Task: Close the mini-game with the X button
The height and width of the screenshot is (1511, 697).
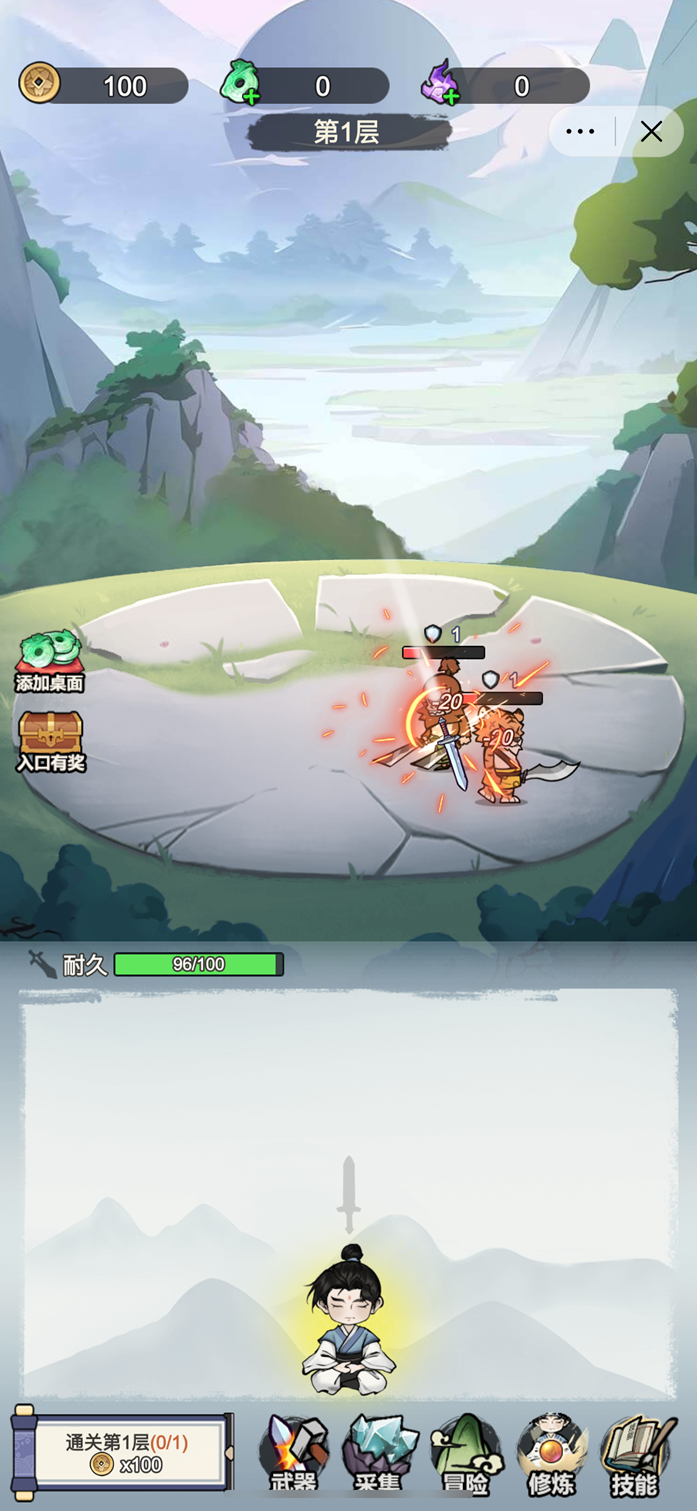Action: [651, 131]
